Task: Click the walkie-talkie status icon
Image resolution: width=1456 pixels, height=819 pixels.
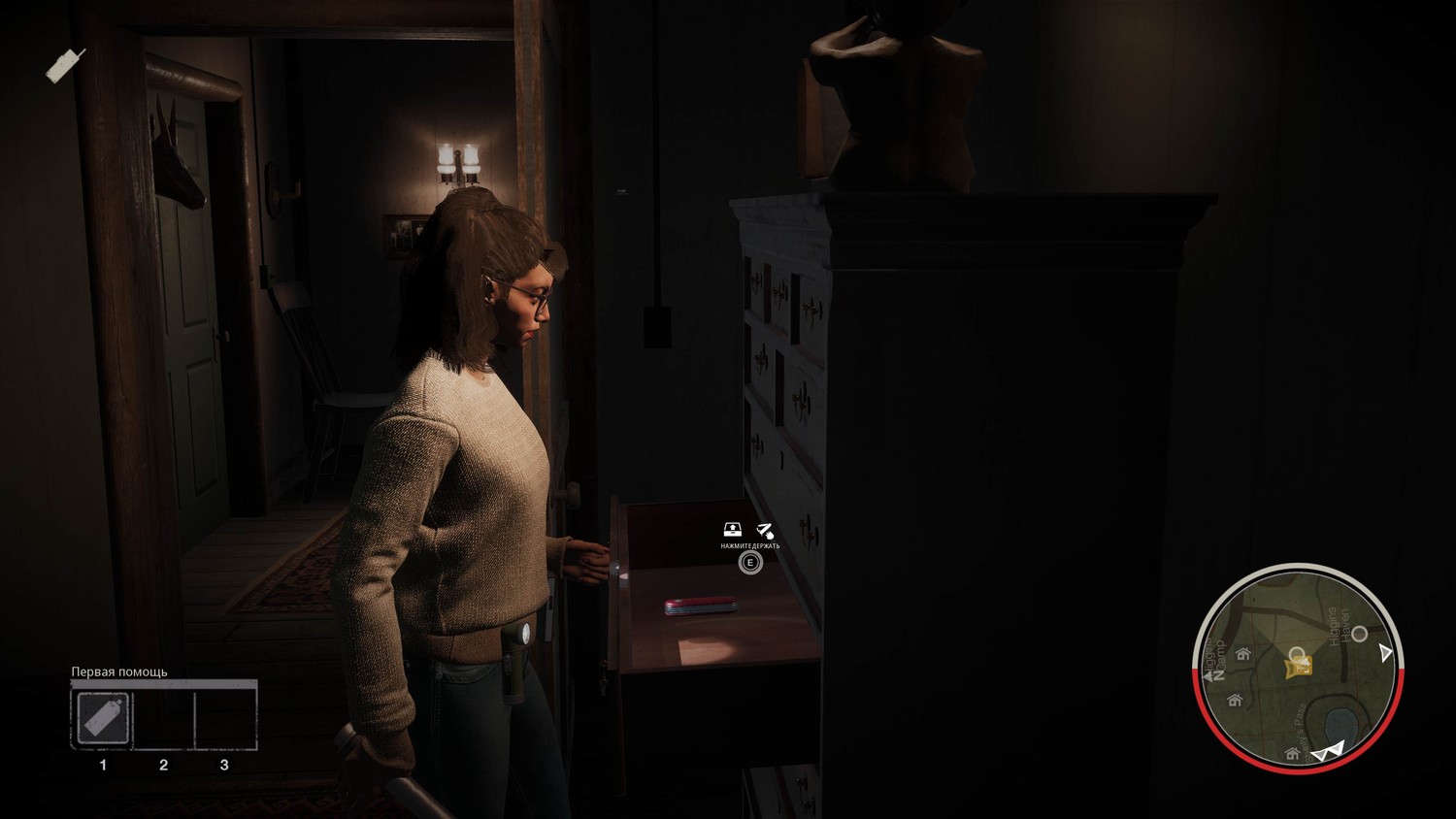Action: pos(66,65)
